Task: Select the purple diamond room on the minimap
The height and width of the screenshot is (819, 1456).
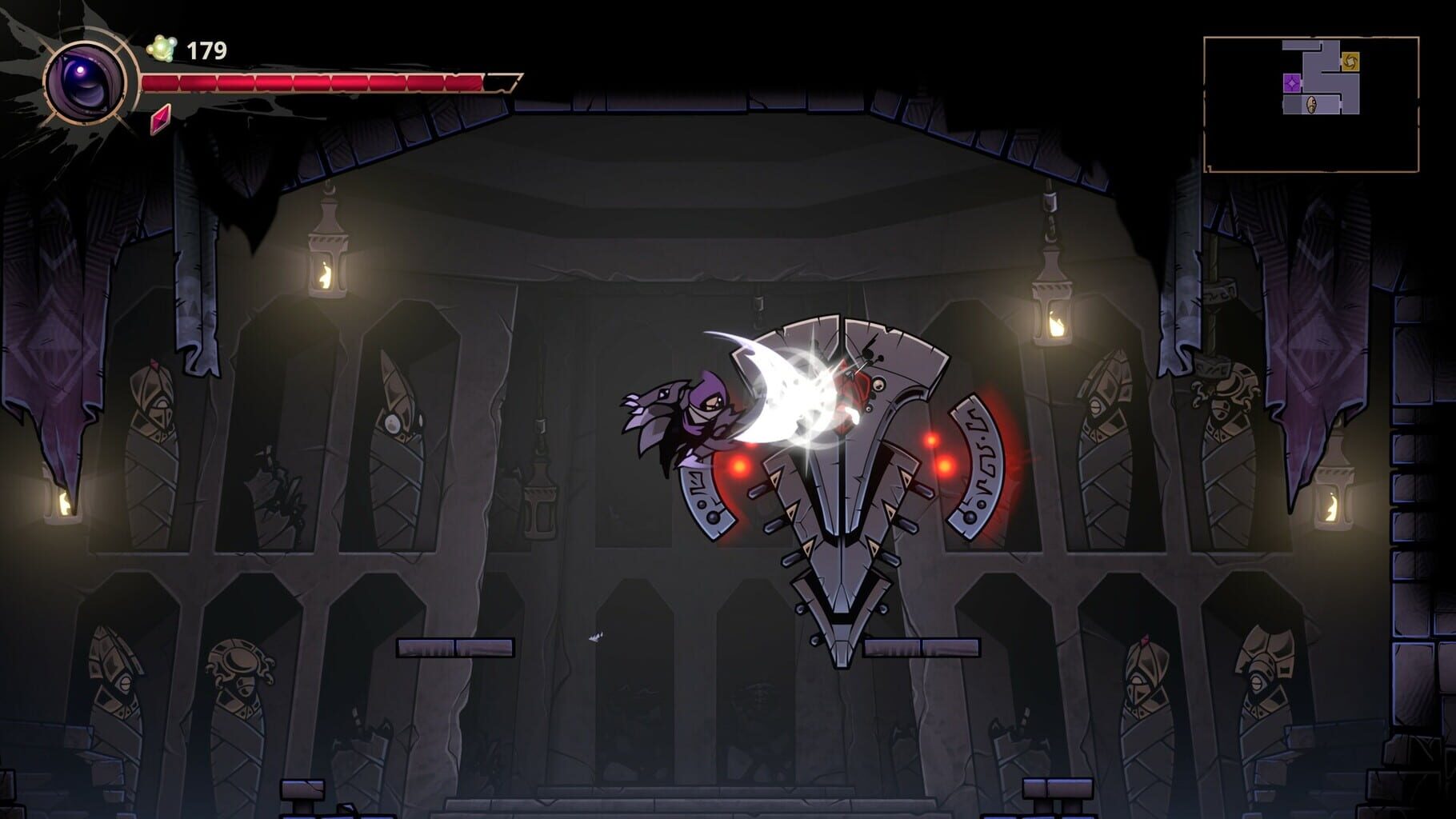Action: (1292, 83)
